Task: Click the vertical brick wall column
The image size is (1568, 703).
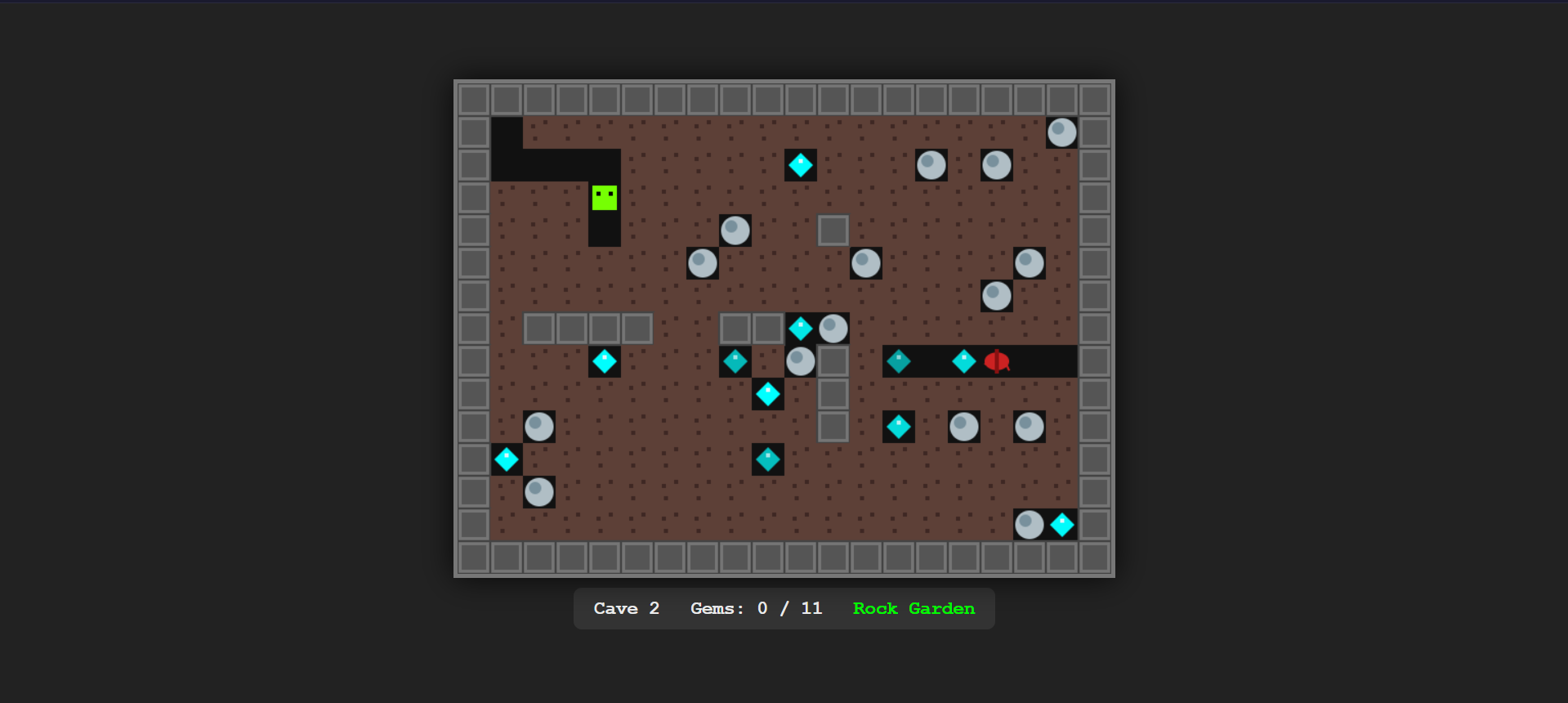Action: click(x=833, y=394)
